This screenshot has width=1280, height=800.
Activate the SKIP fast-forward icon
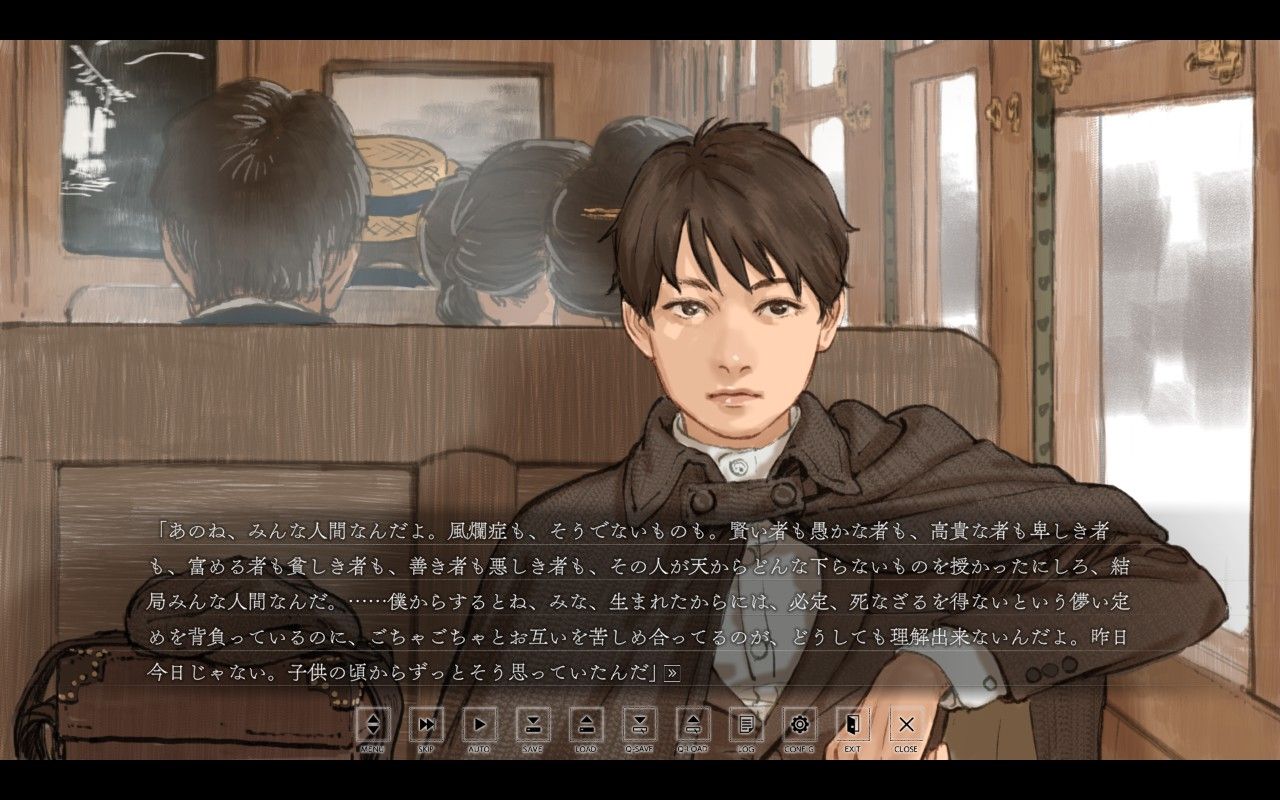pyautogui.click(x=427, y=725)
